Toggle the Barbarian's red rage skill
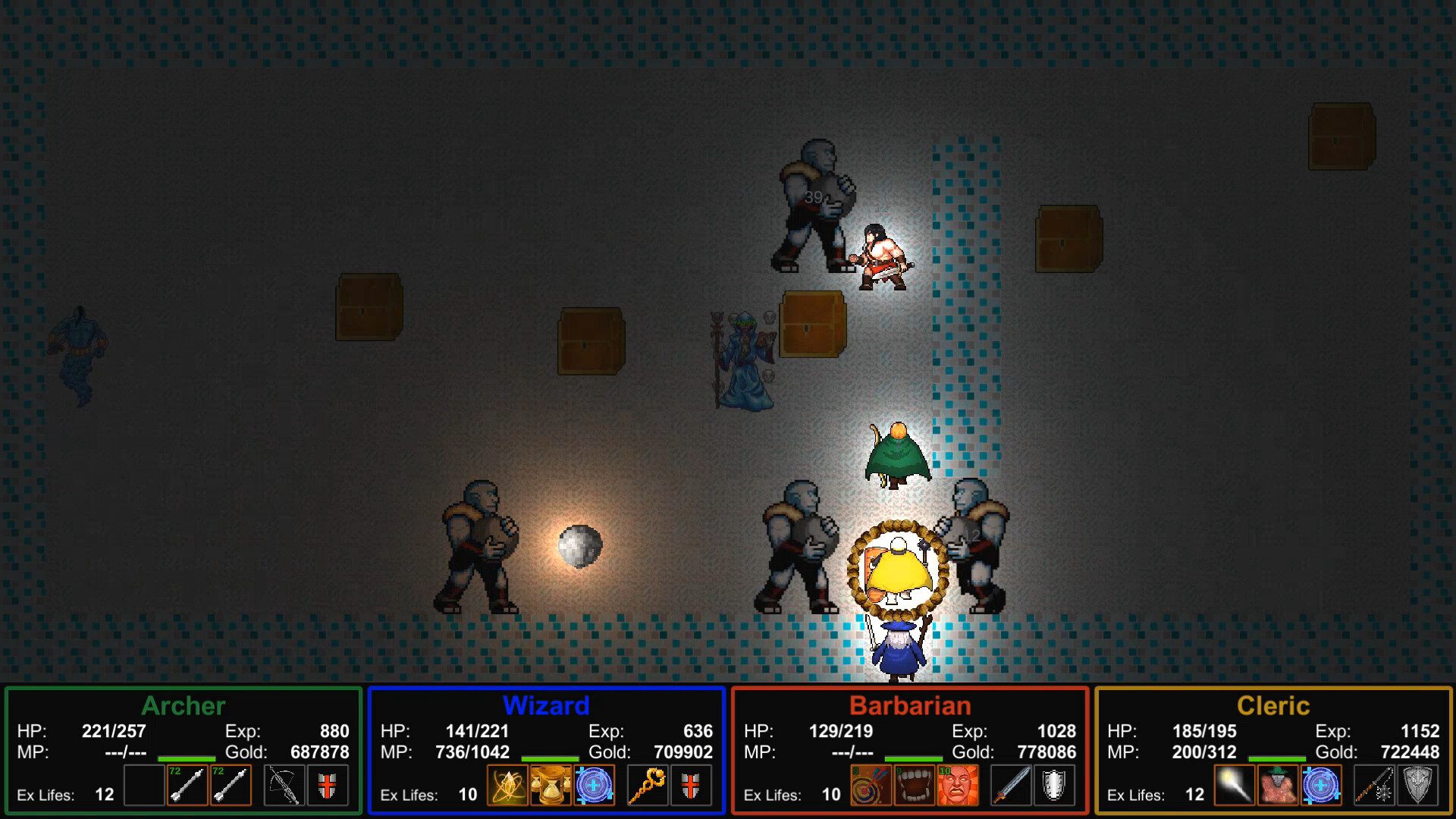This screenshot has height=819, width=1456. coord(958,785)
